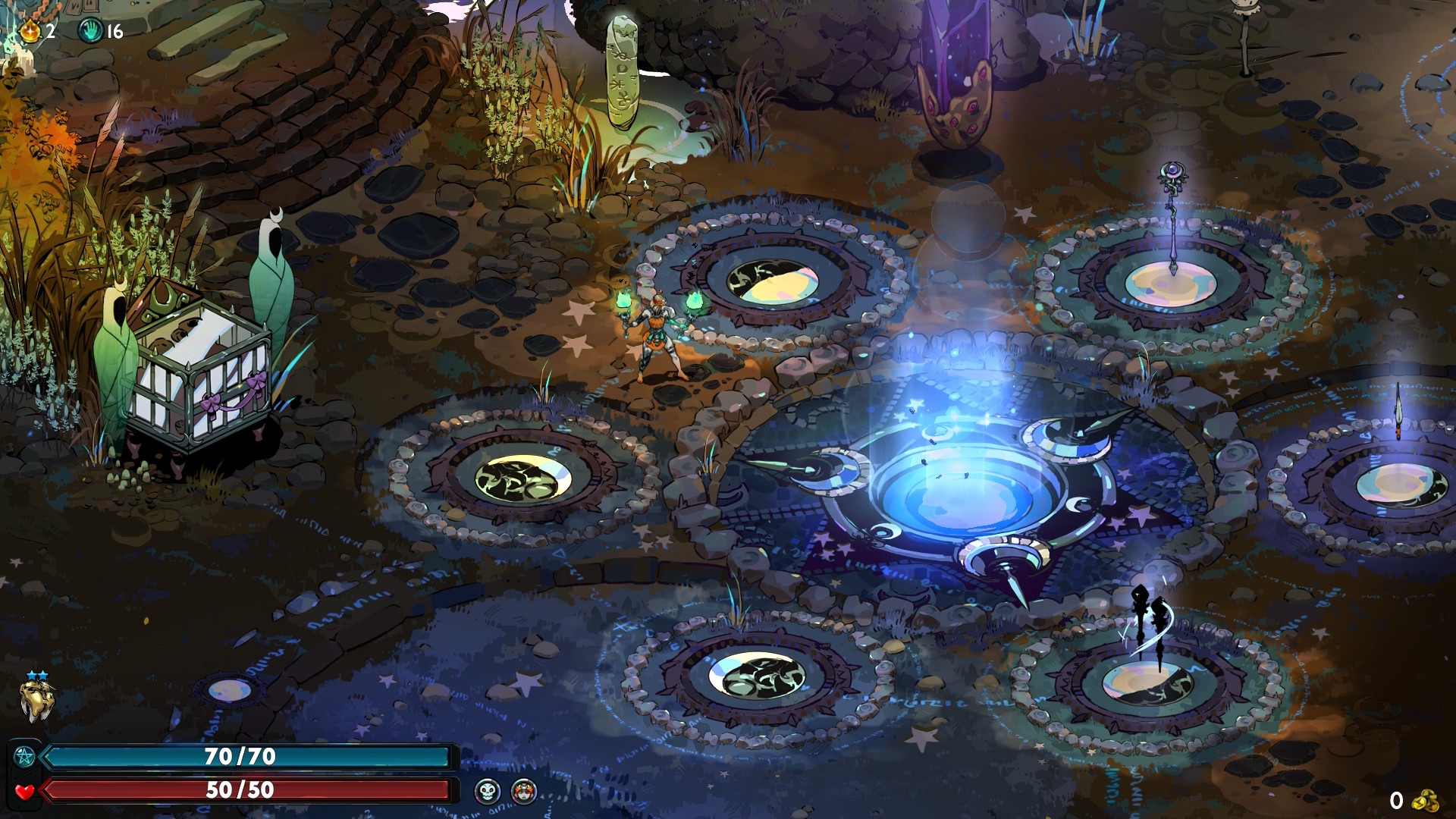Click the red heart health icon
1456x819 pixels.
point(24,792)
